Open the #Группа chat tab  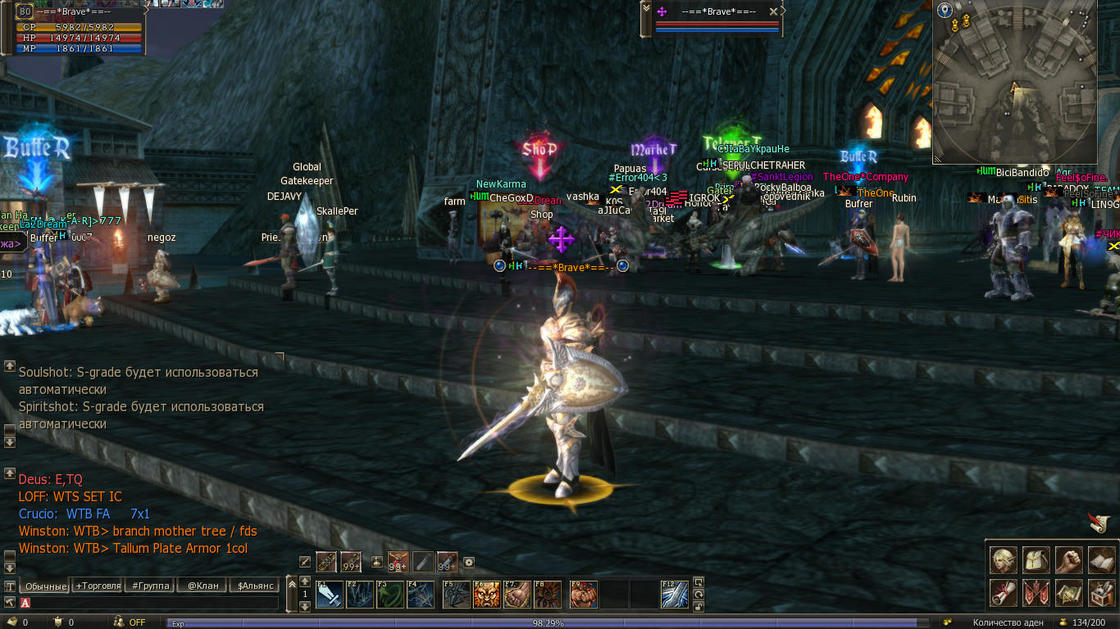click(x=149, y=586)
